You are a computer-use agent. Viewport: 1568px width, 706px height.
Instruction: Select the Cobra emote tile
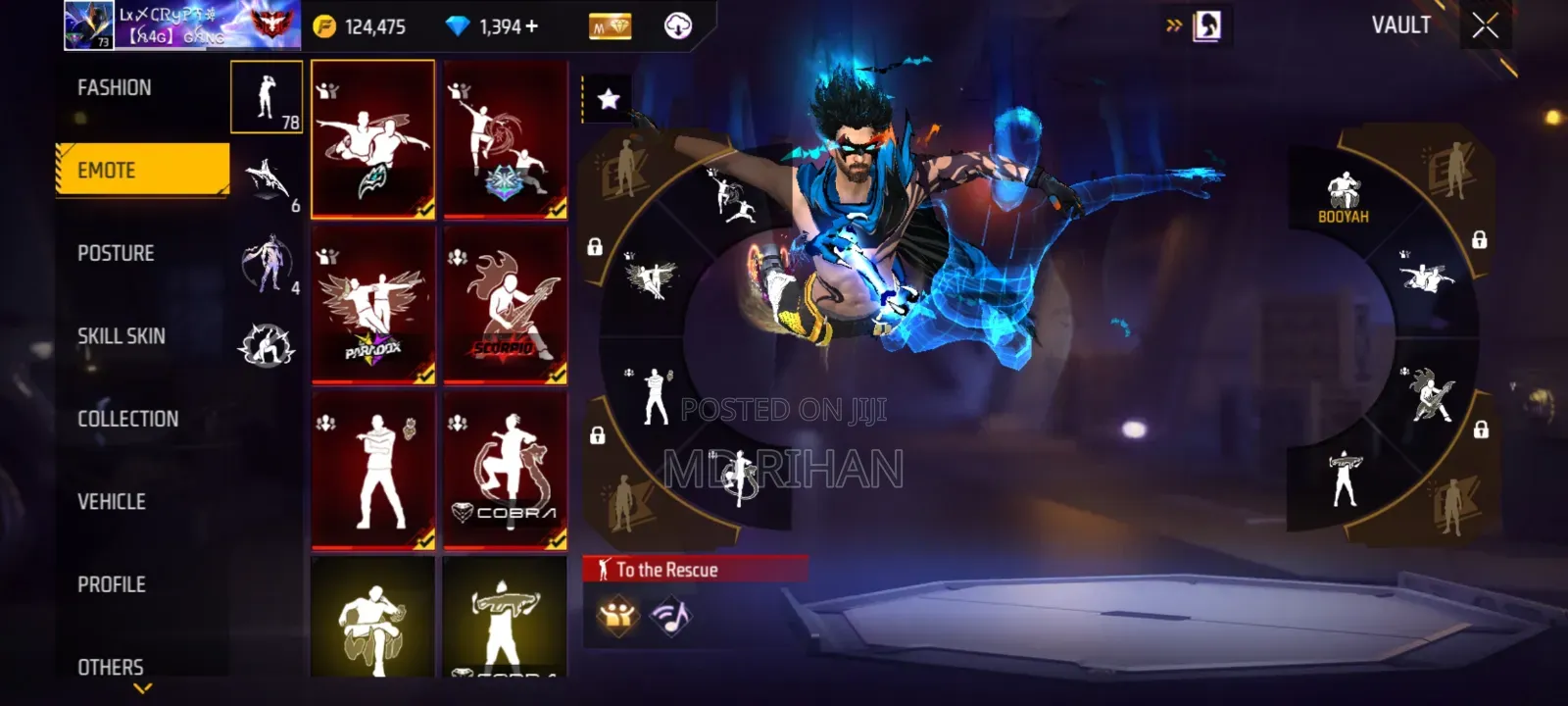click(x=505, y=470)
